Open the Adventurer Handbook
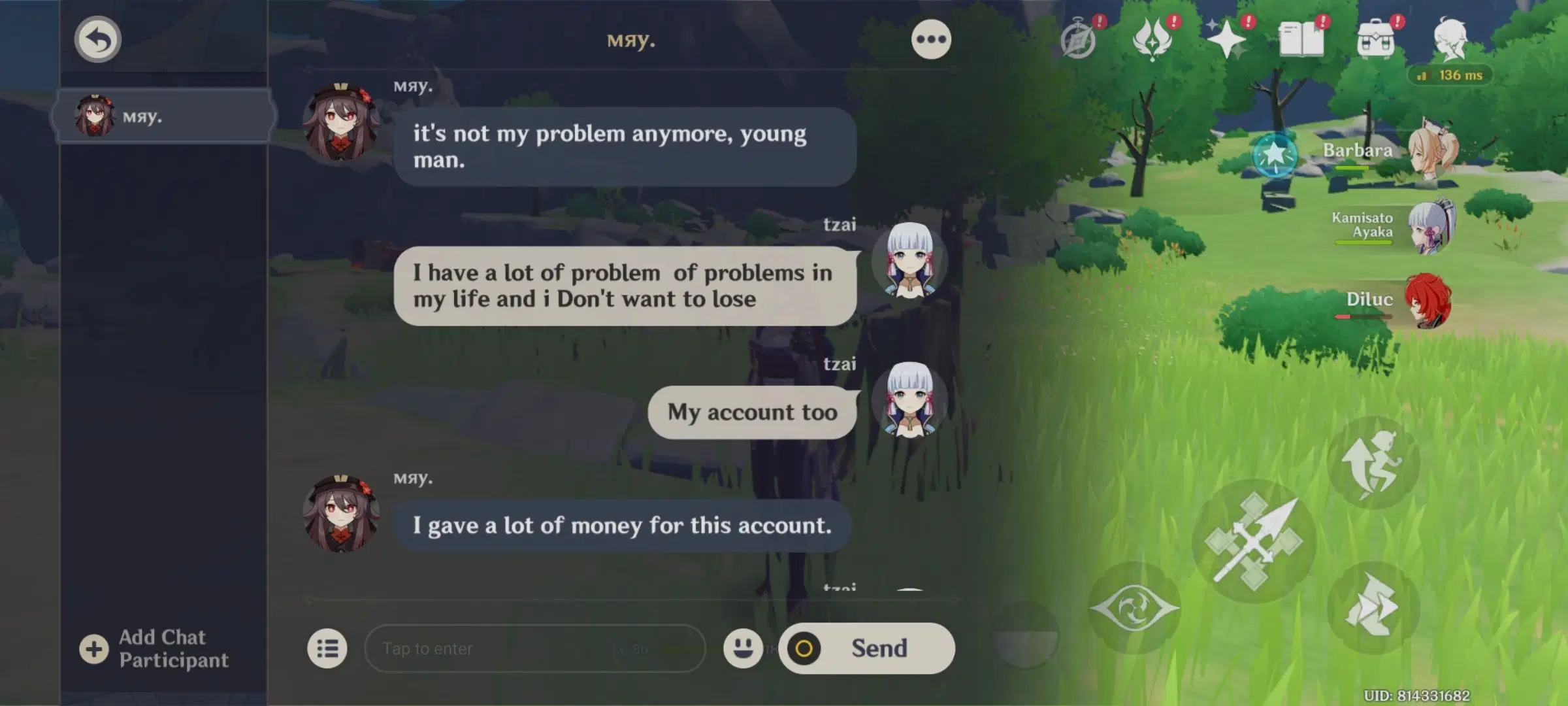Viewport: 1568px width, 706px height. click(1302, 39)
